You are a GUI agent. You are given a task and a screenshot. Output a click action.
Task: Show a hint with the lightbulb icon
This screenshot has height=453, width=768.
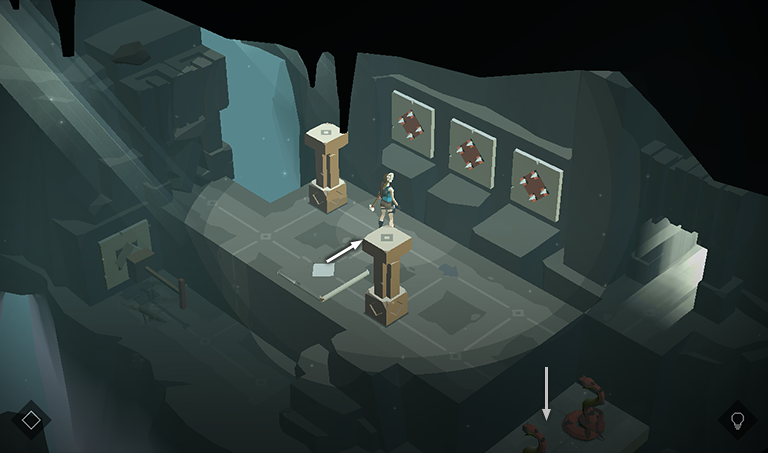(738, 419)
